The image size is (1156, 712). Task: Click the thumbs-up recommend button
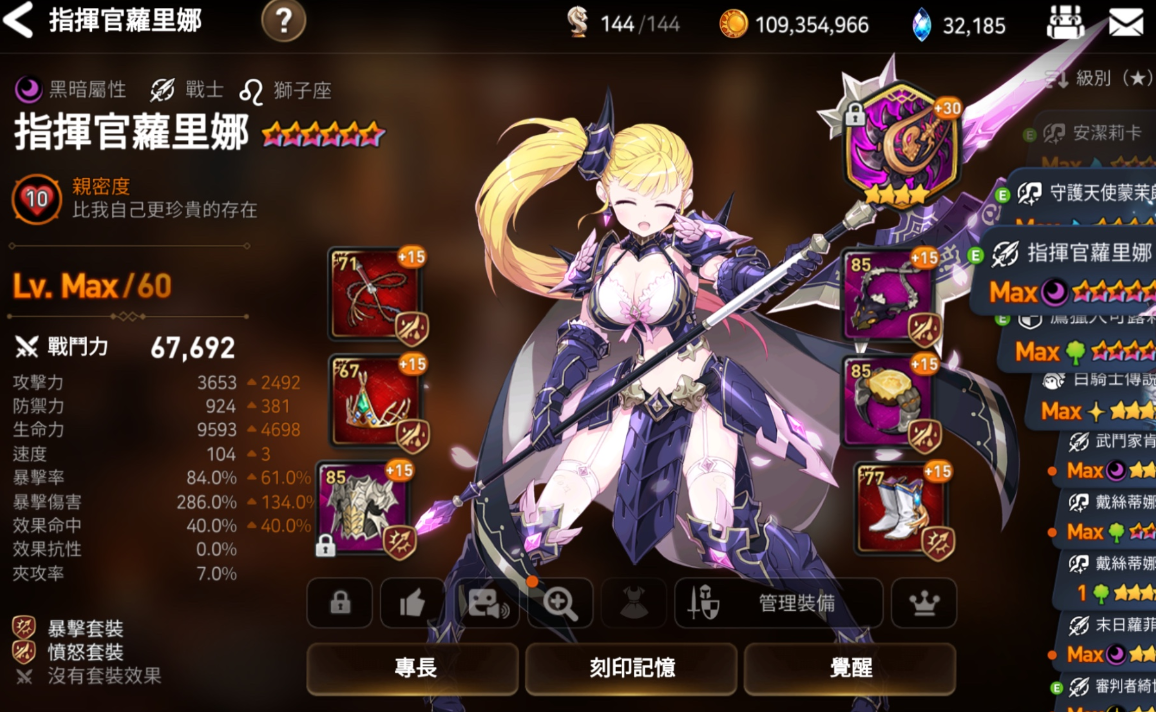point(413,603)
